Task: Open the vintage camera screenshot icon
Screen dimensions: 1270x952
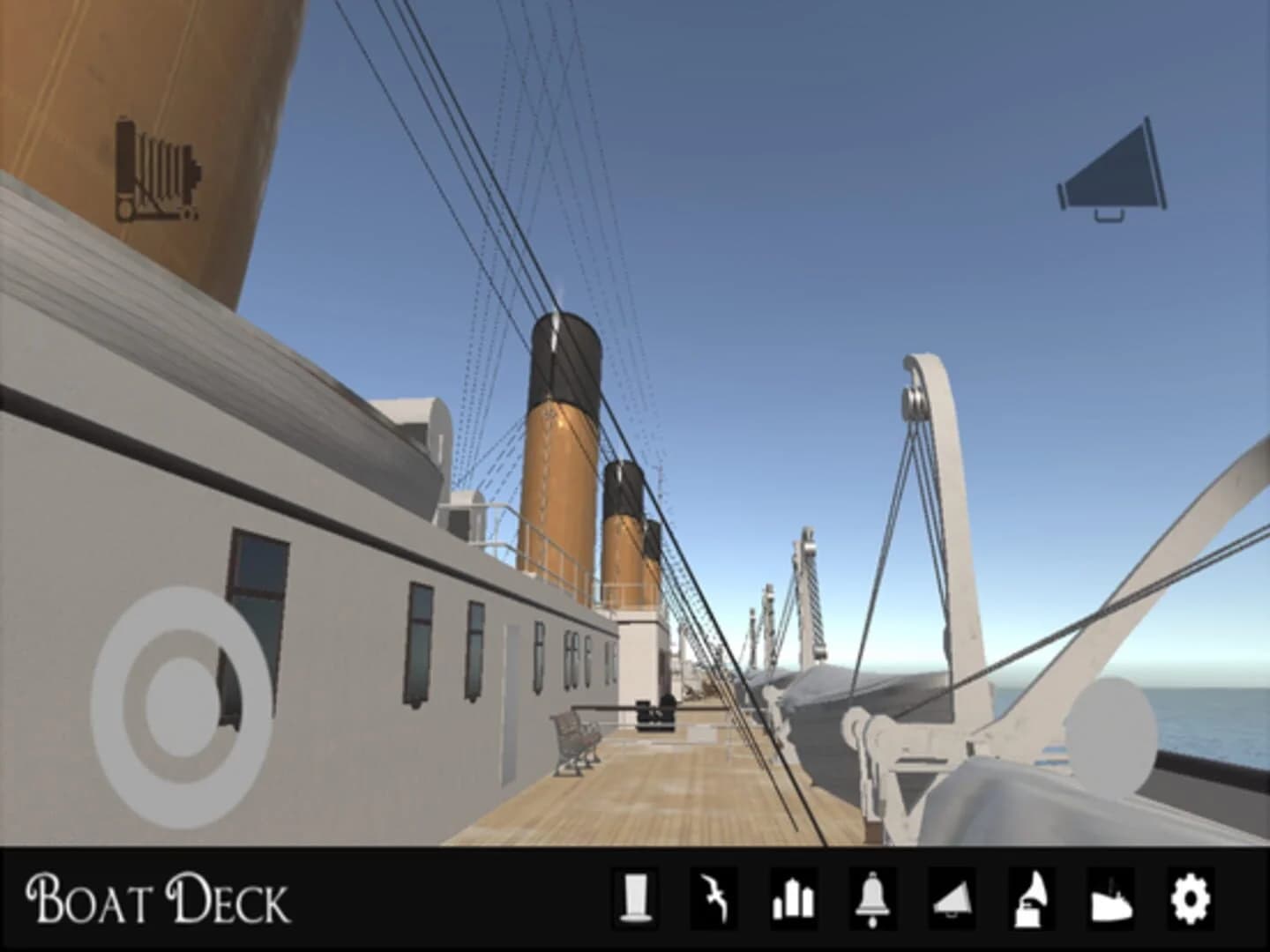Action: point(159,167)
